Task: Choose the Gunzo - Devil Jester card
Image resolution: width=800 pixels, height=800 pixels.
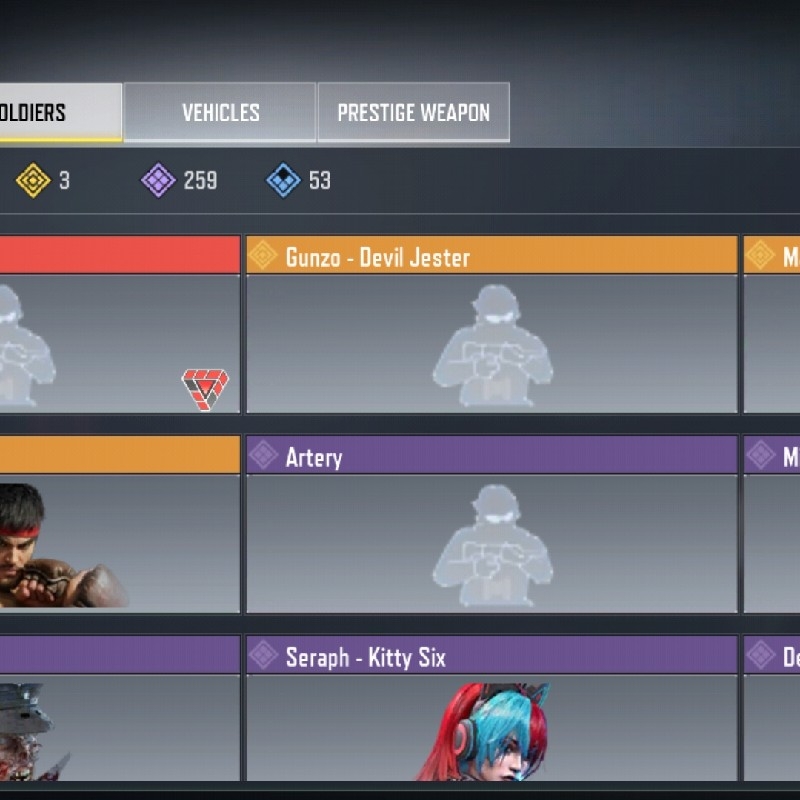Action: (491, 325)
